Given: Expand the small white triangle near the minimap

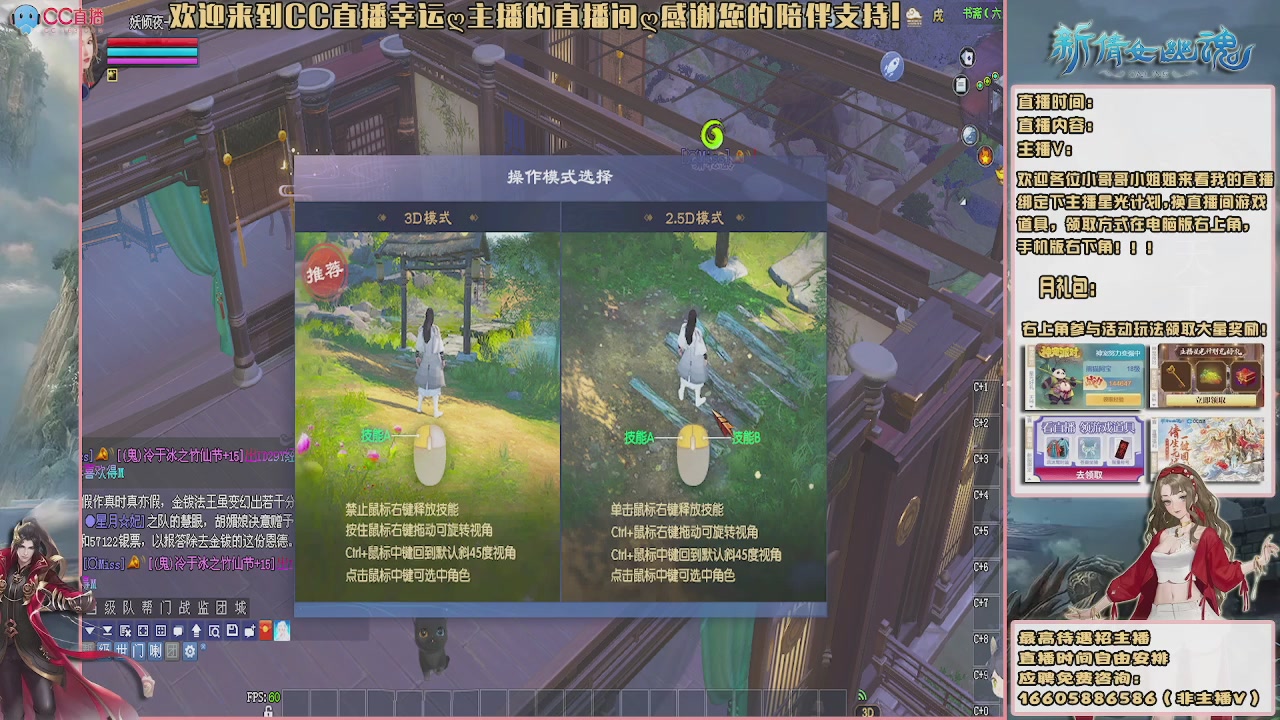Looking at the screenshot, I should click(962, 201).
